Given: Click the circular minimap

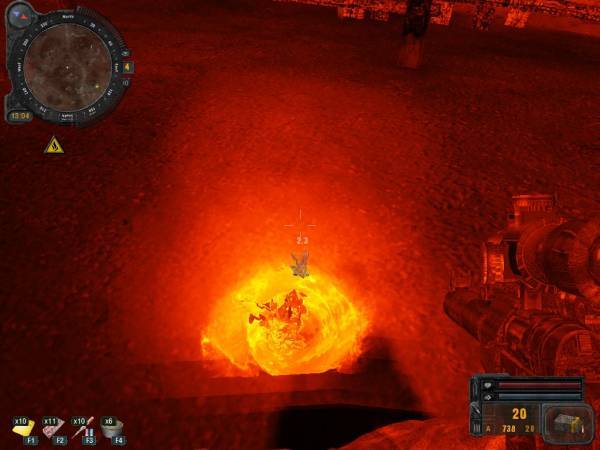Looking at the screenshot, I should click(68, 67).
